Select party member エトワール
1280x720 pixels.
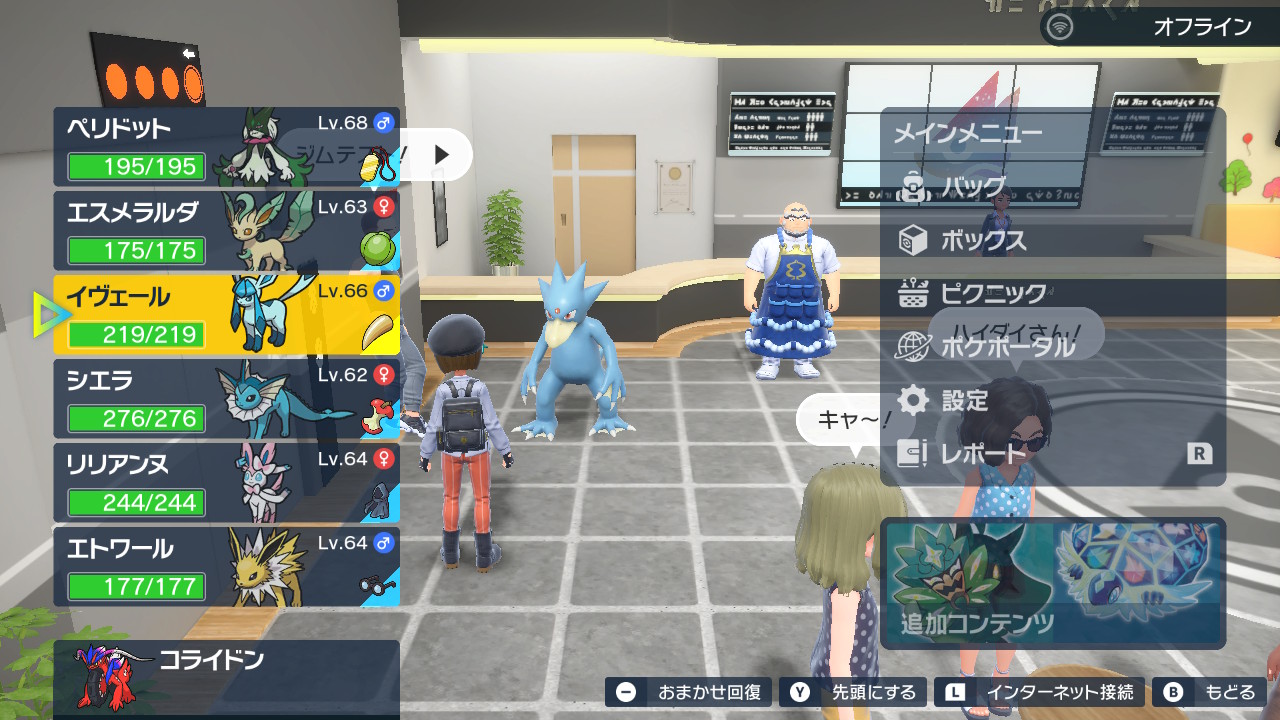pos(226,567)
